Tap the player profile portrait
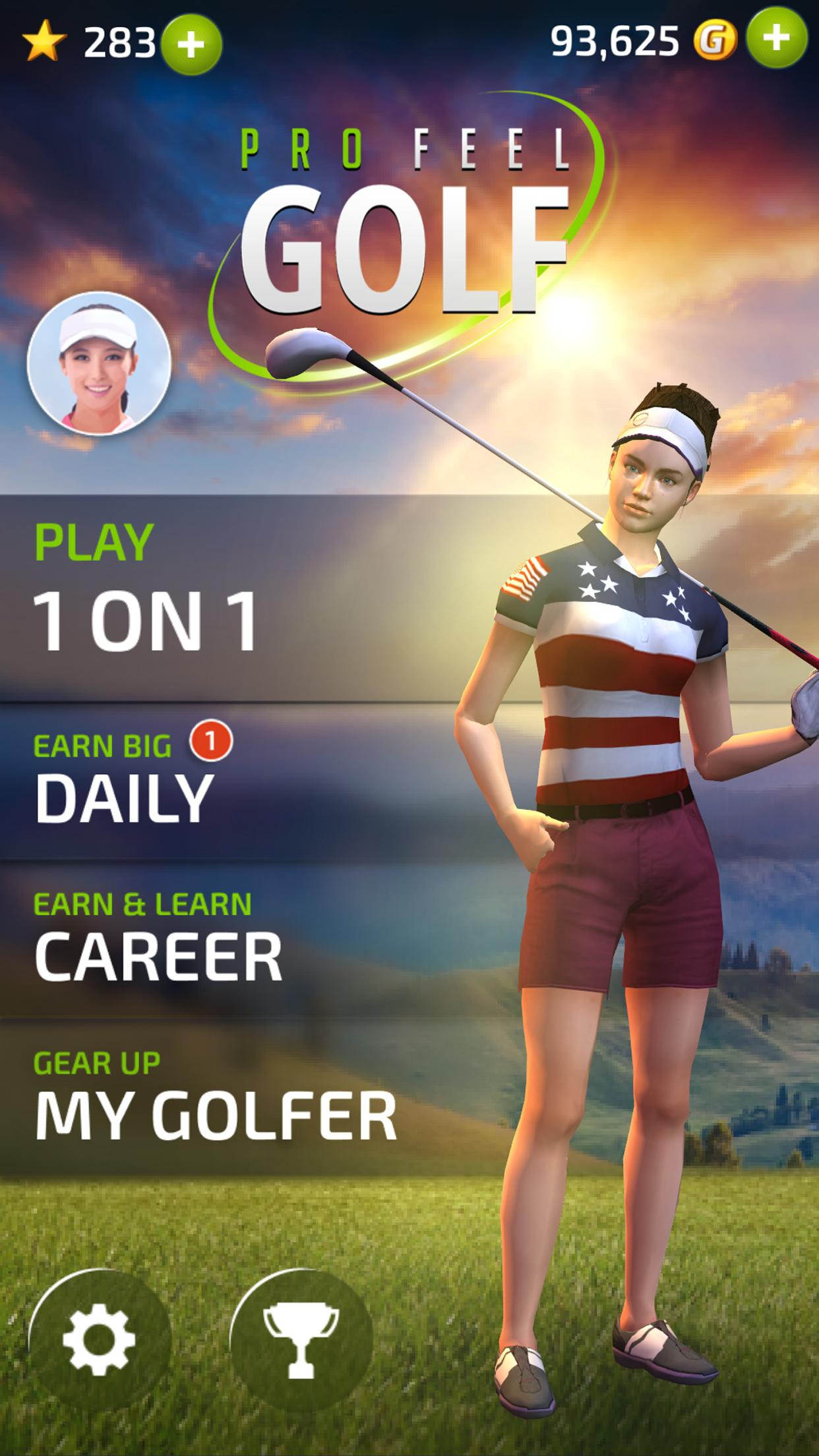 99,363
